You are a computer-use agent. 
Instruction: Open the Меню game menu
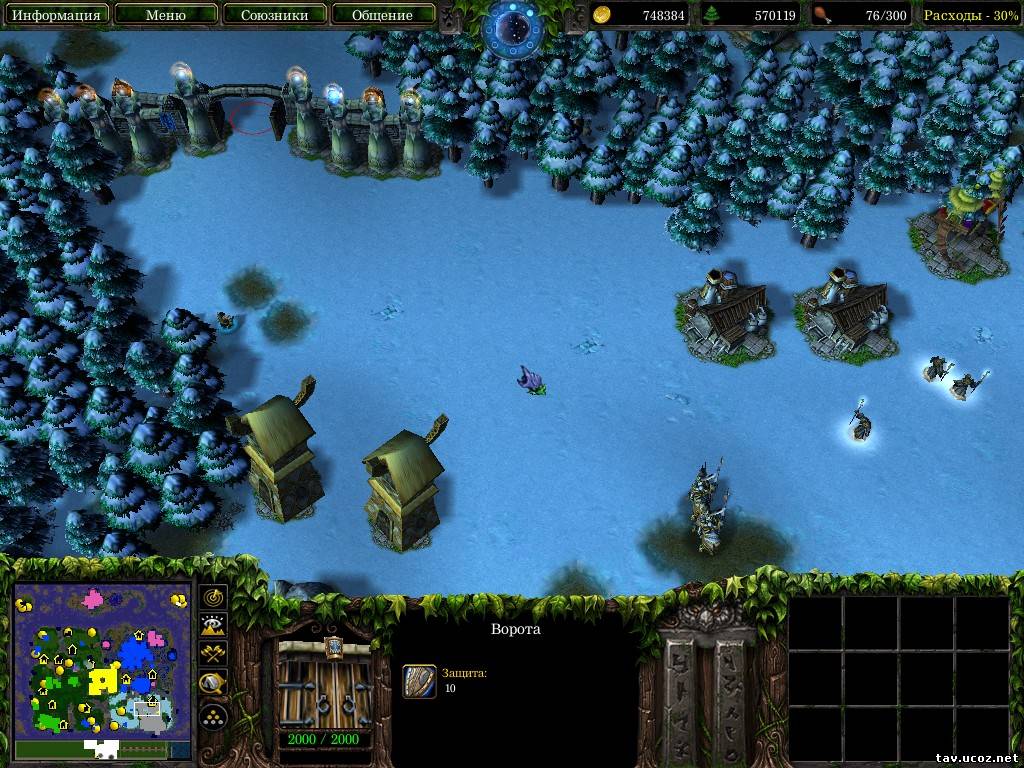[165, 15]
